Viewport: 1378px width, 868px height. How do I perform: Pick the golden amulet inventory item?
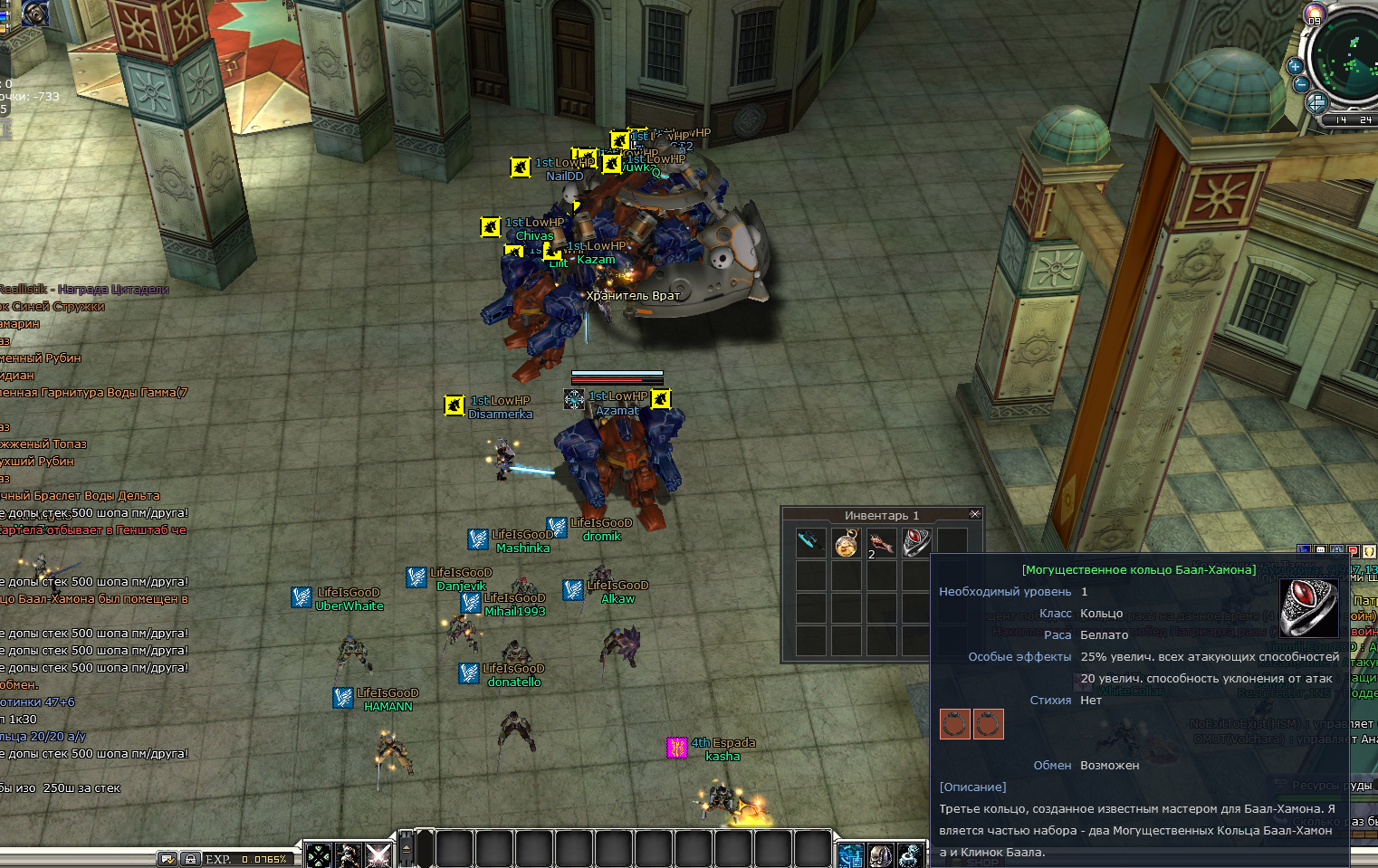coord(847,543)
